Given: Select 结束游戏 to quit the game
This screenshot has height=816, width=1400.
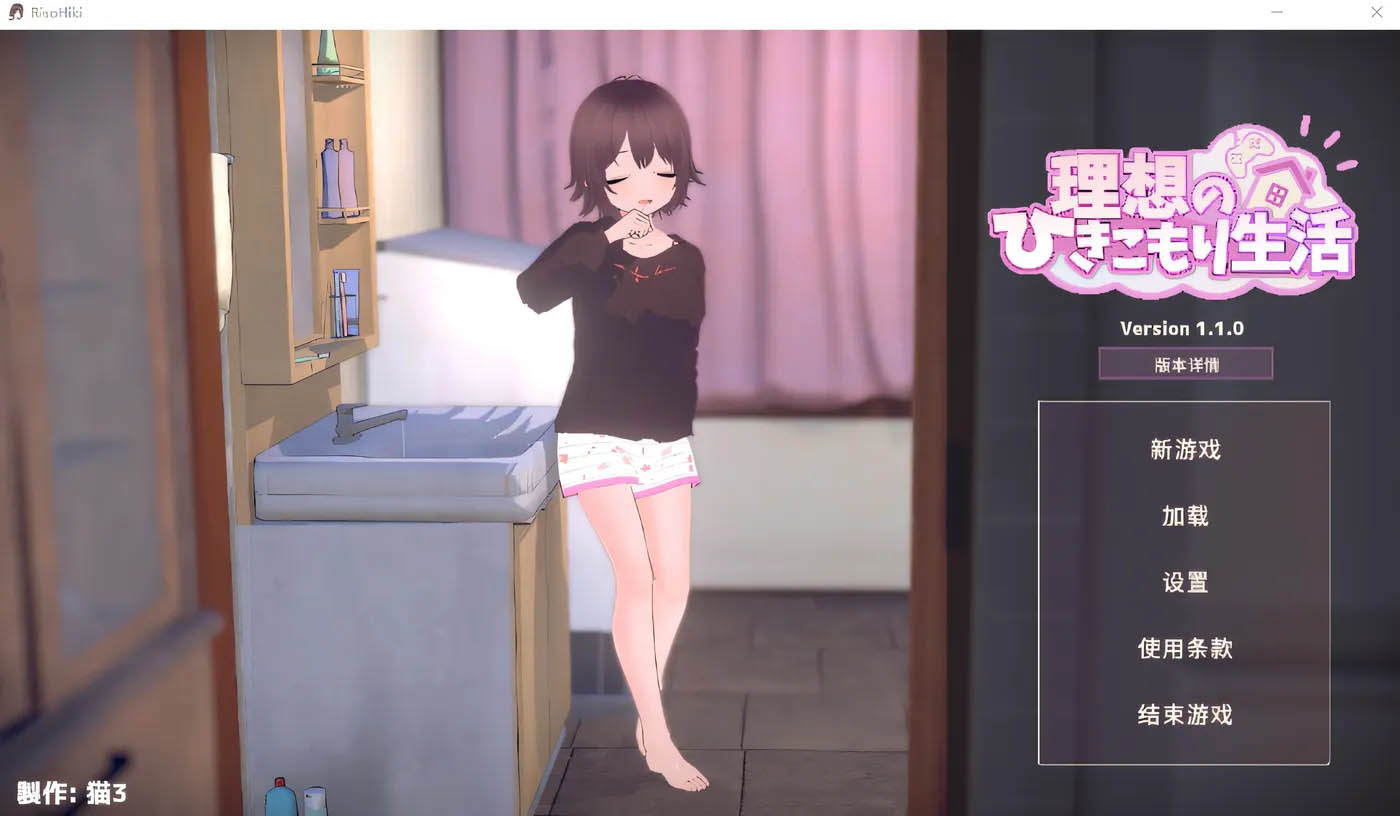Looking at the screenshot, I should click(1184, 716).
